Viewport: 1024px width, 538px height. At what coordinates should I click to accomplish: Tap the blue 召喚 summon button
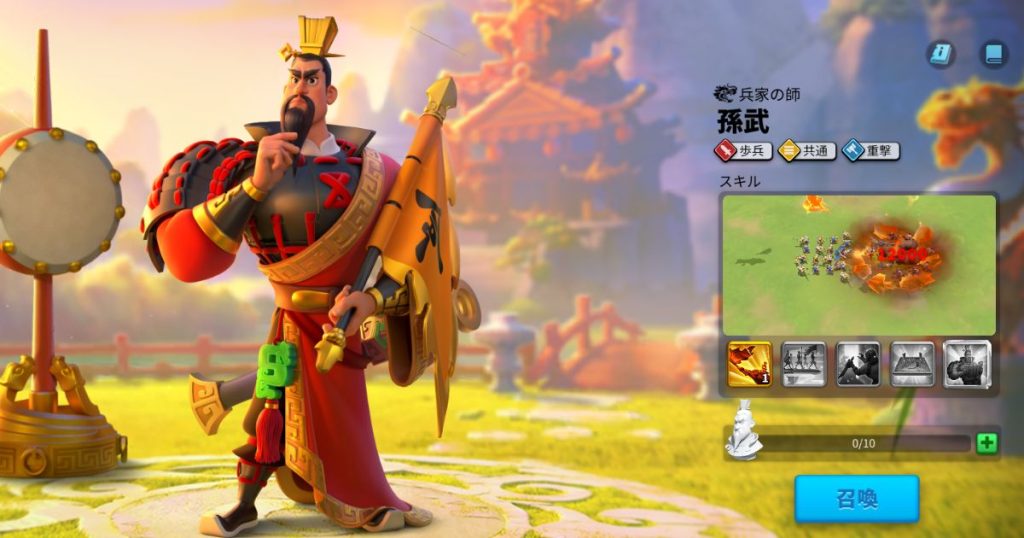point(856,498)
